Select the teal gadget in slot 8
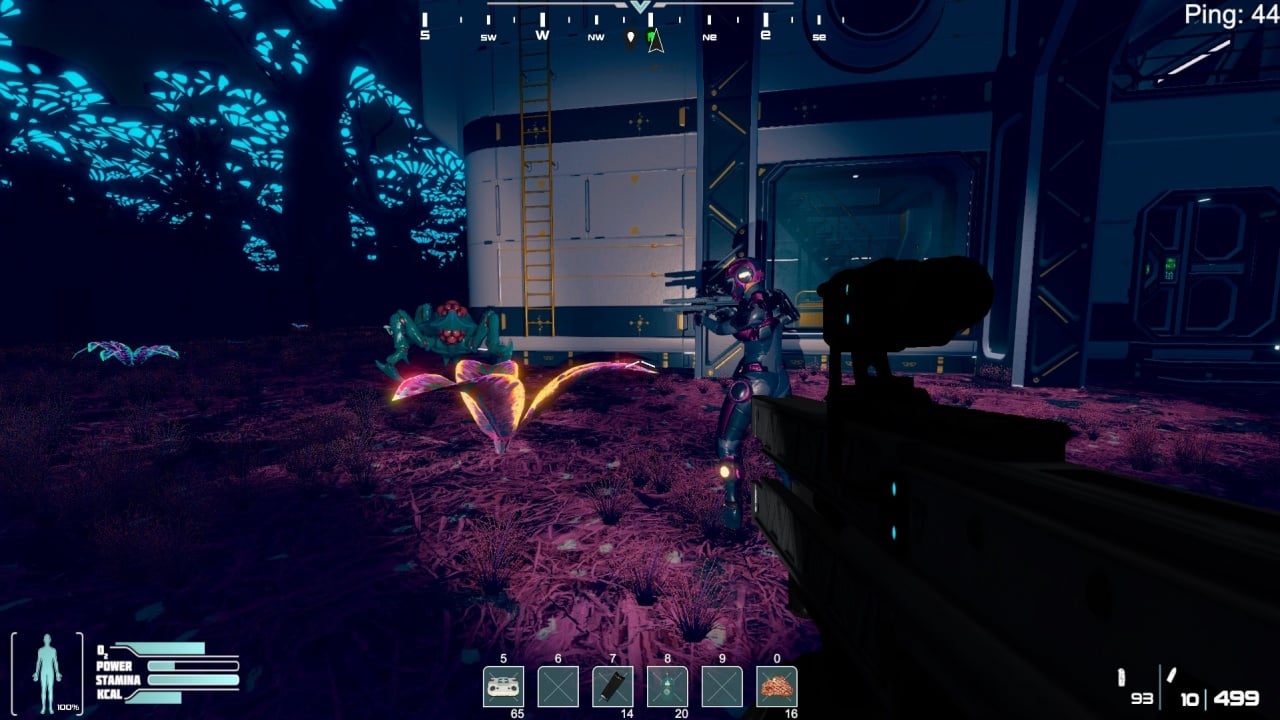Screen dimensions: 1280x720 tap(667, 687)
